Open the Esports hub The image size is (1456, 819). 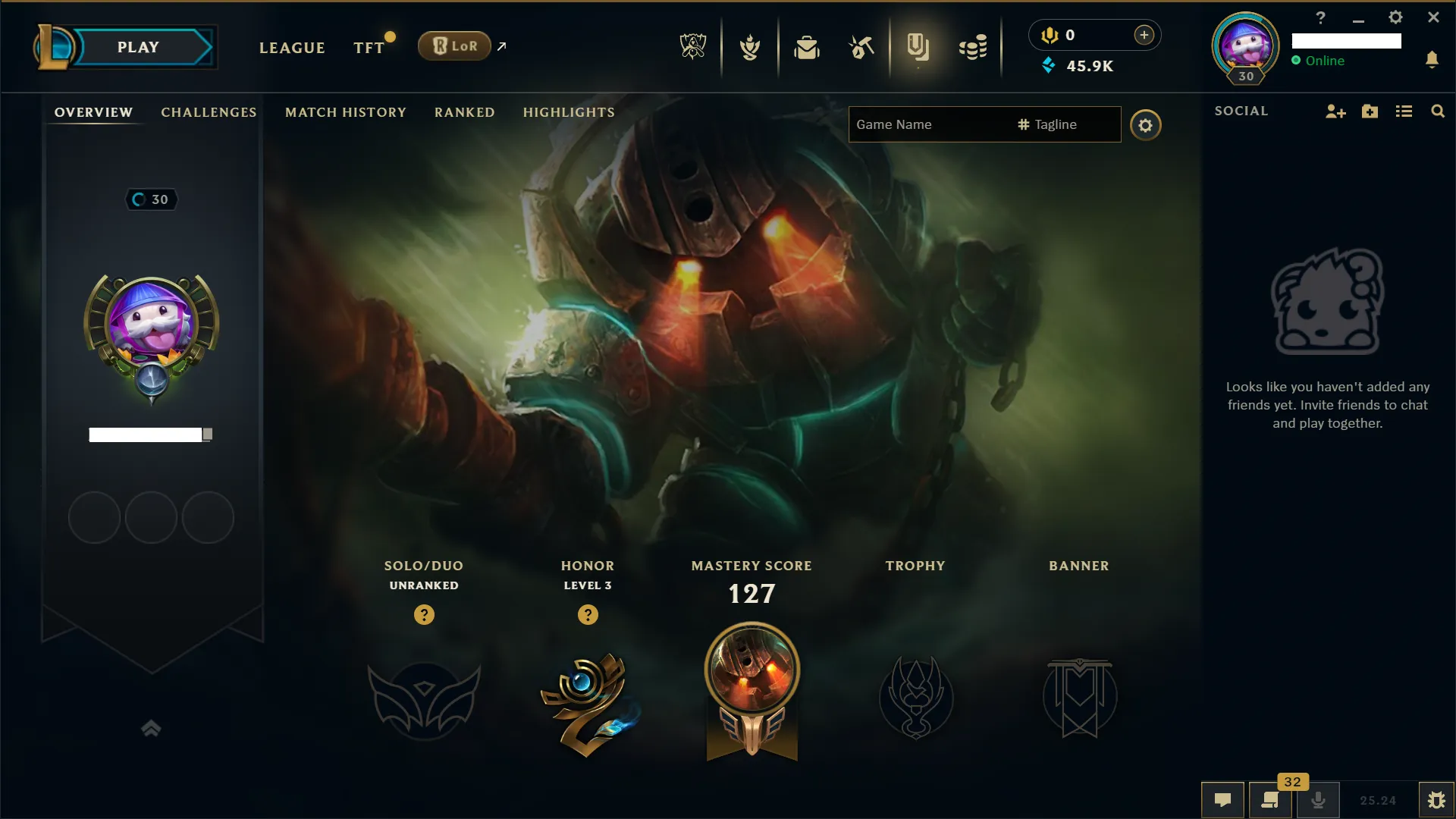point(692,47)
